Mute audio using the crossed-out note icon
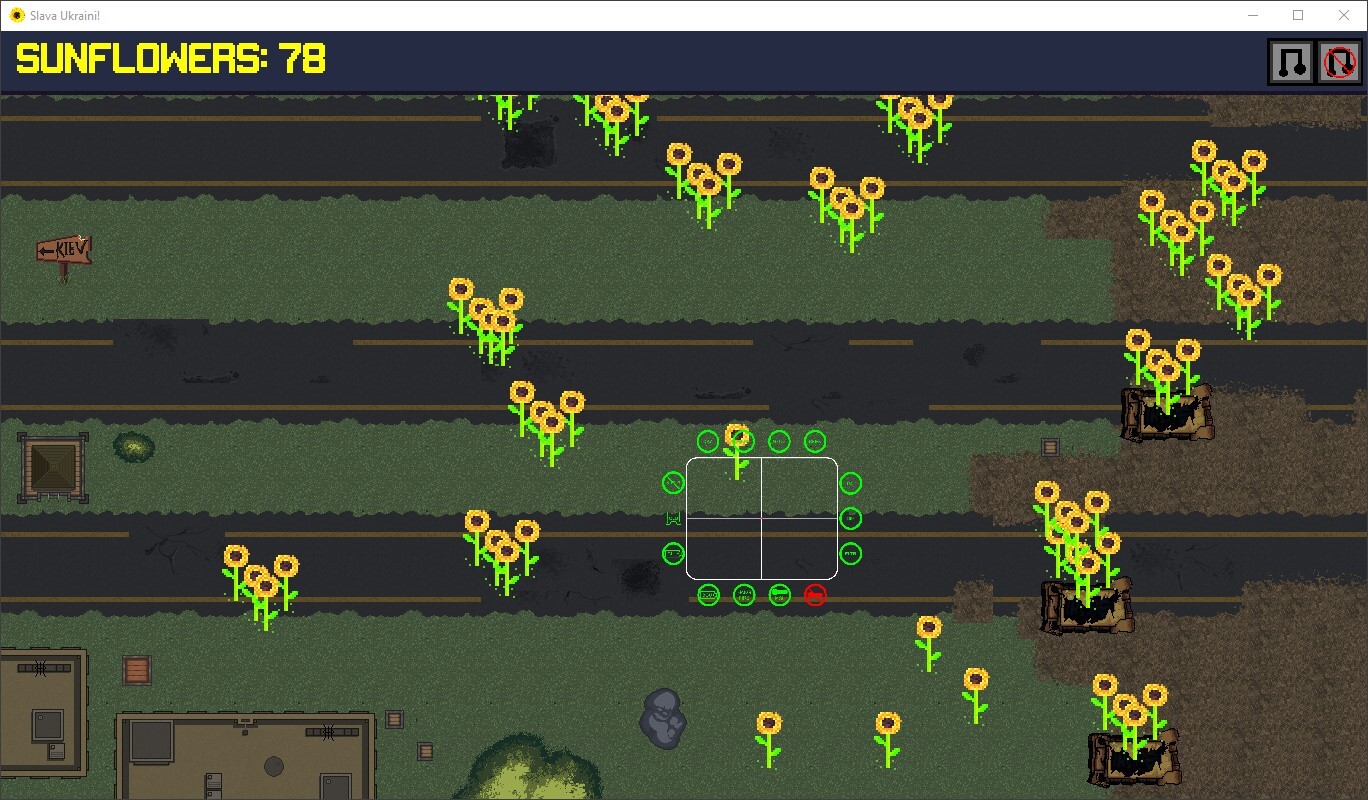This screenshot has height=800, width=1368. pos(1338,61)
